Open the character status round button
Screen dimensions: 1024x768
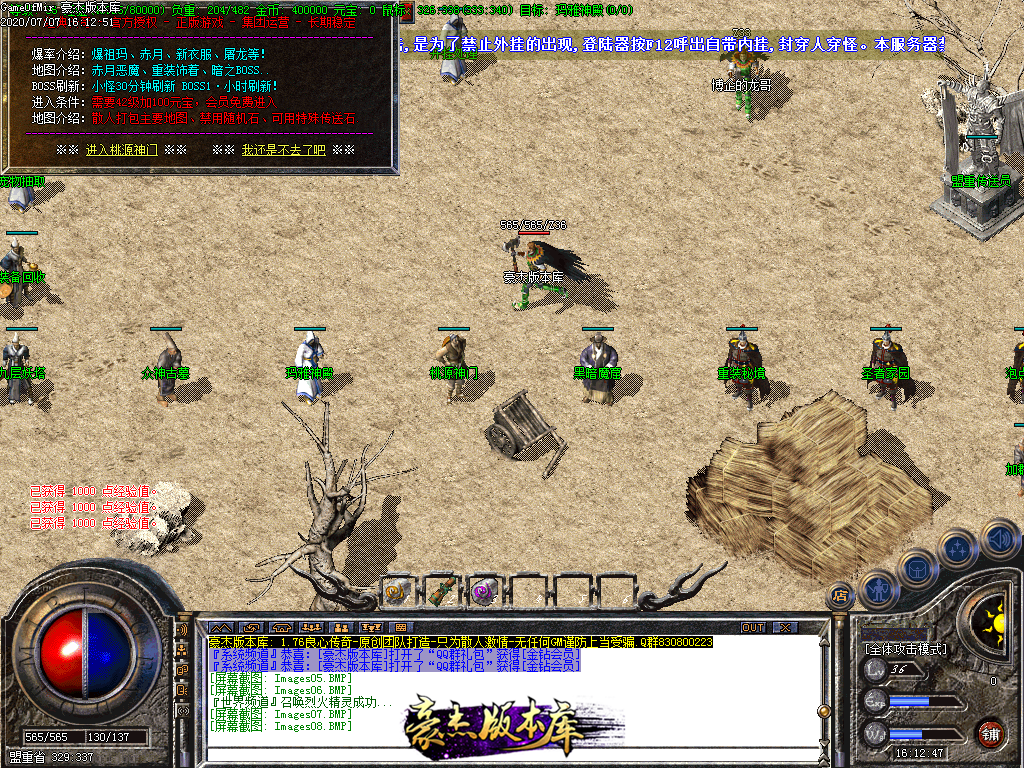[878, 588]
